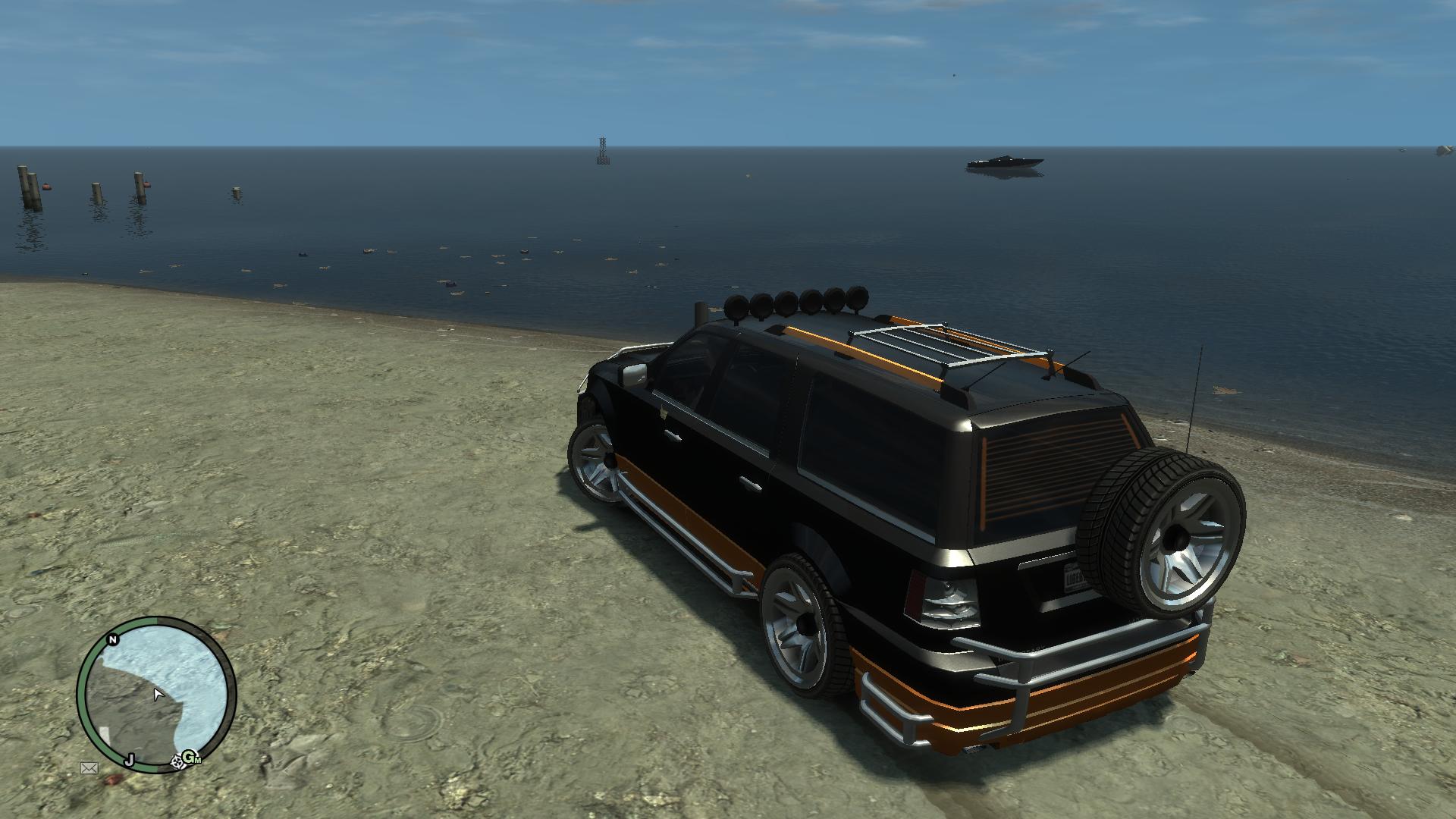The width and height of the screenshot is (1456, 819).
Task: Click the envelope message icon
Action: [89, 768]
